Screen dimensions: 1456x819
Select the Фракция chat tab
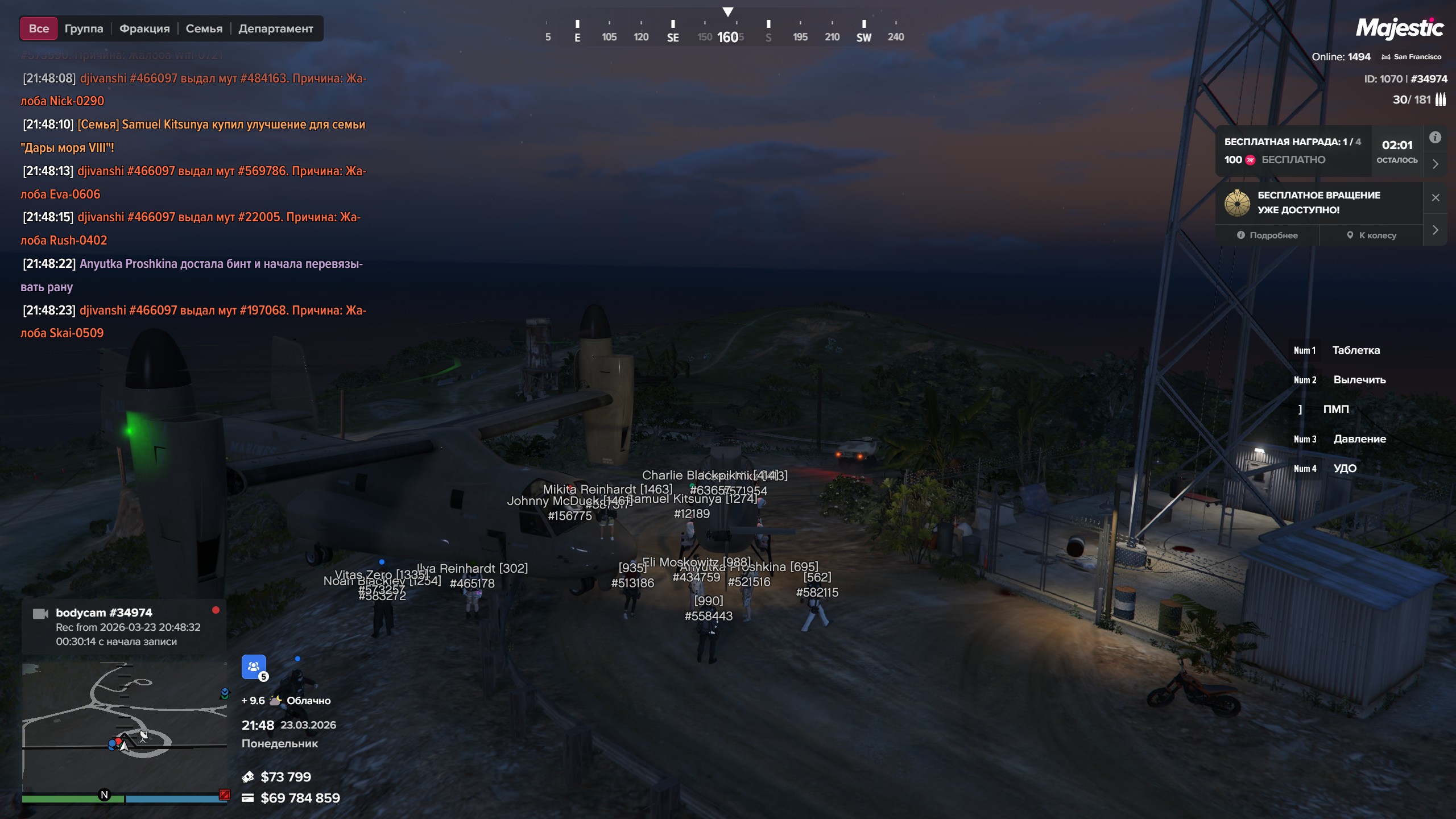[144, 28]
